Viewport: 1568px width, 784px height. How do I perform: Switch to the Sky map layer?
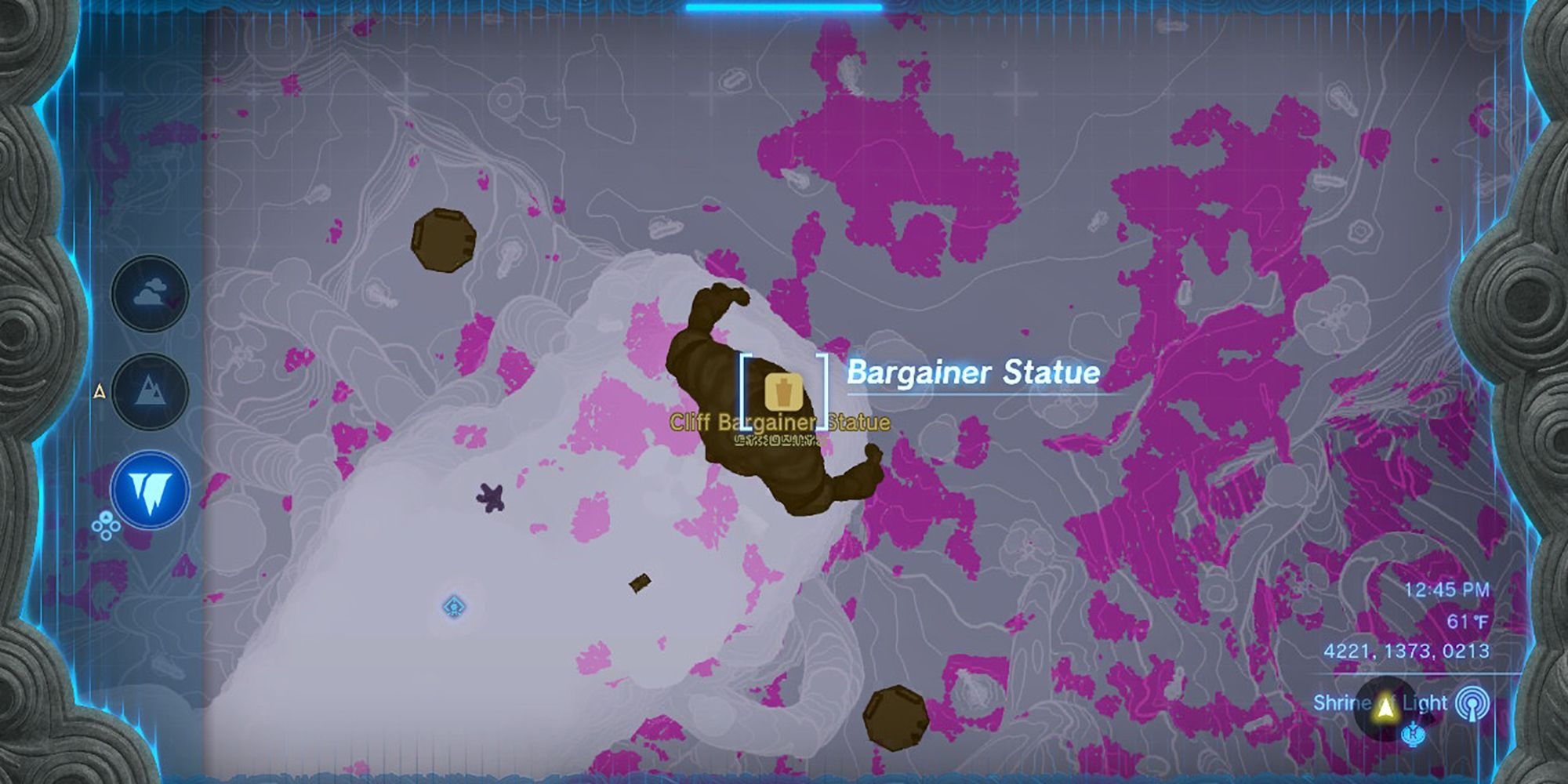150,294
